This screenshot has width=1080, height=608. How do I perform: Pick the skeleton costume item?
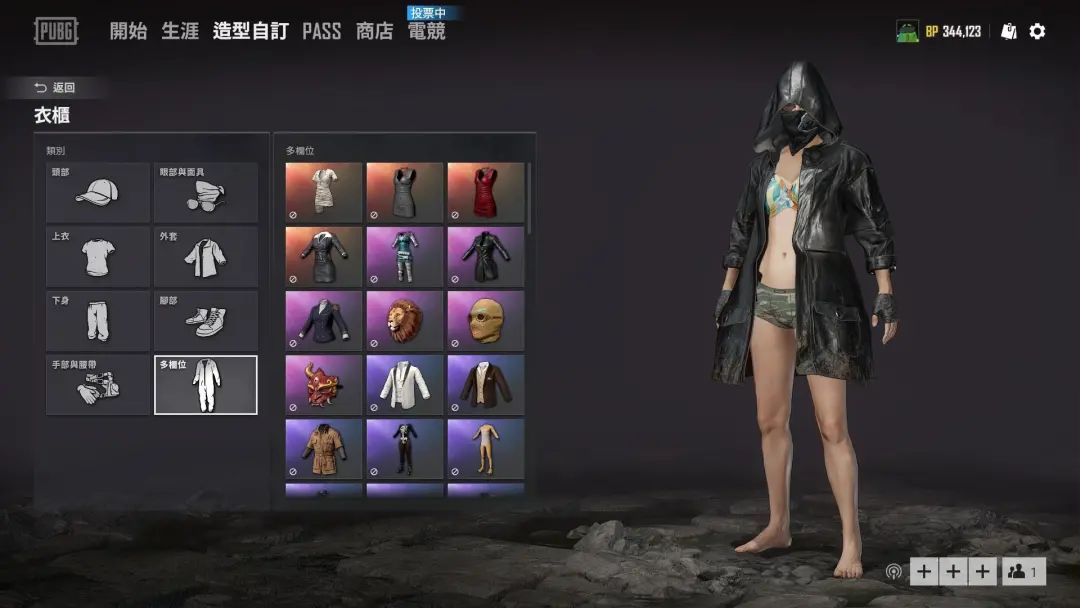405,448
